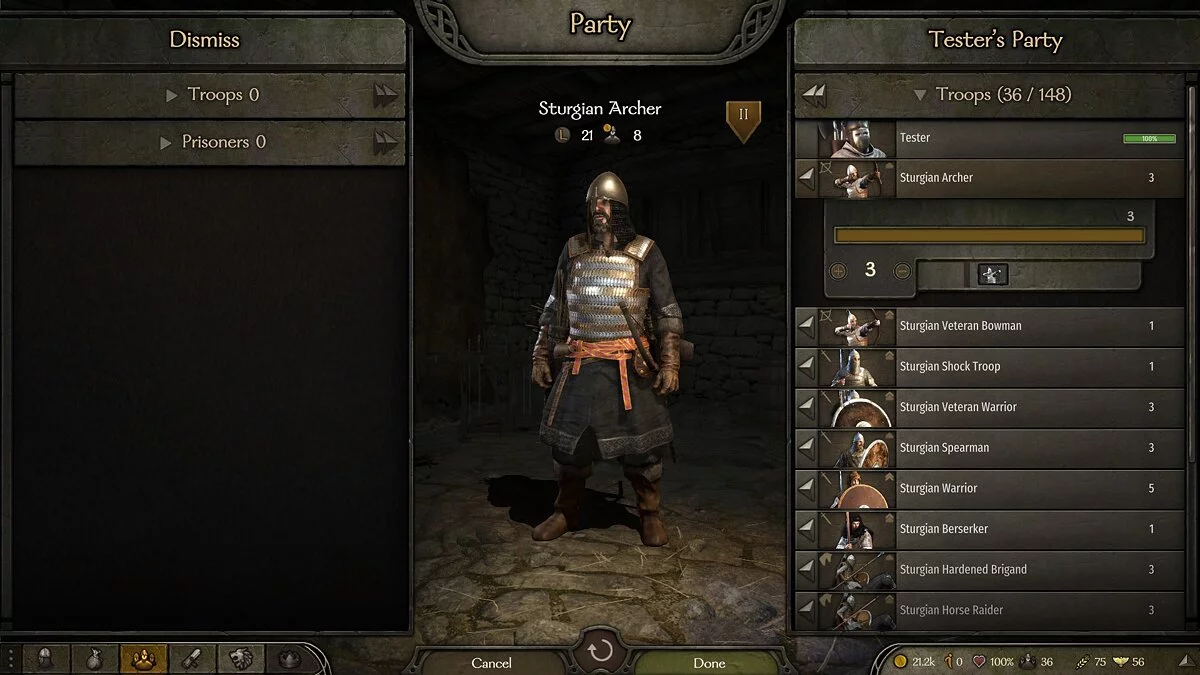Adjust the Sturgian Archer amount slider
Image resolution: width=1200 pixels, height=675 pixels.
tap(989, 236)
